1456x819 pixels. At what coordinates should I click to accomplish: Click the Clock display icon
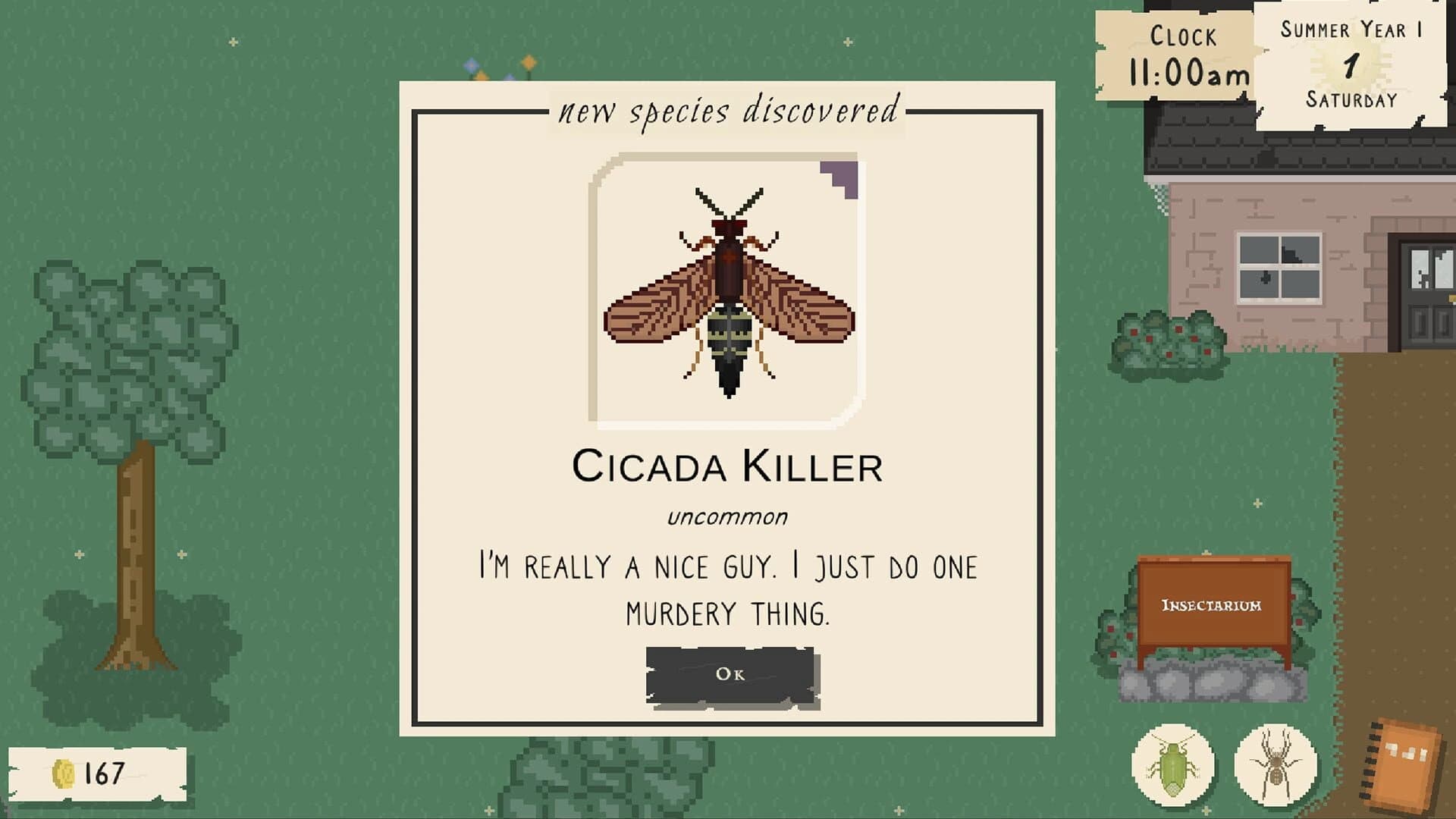click(1183, 36)
